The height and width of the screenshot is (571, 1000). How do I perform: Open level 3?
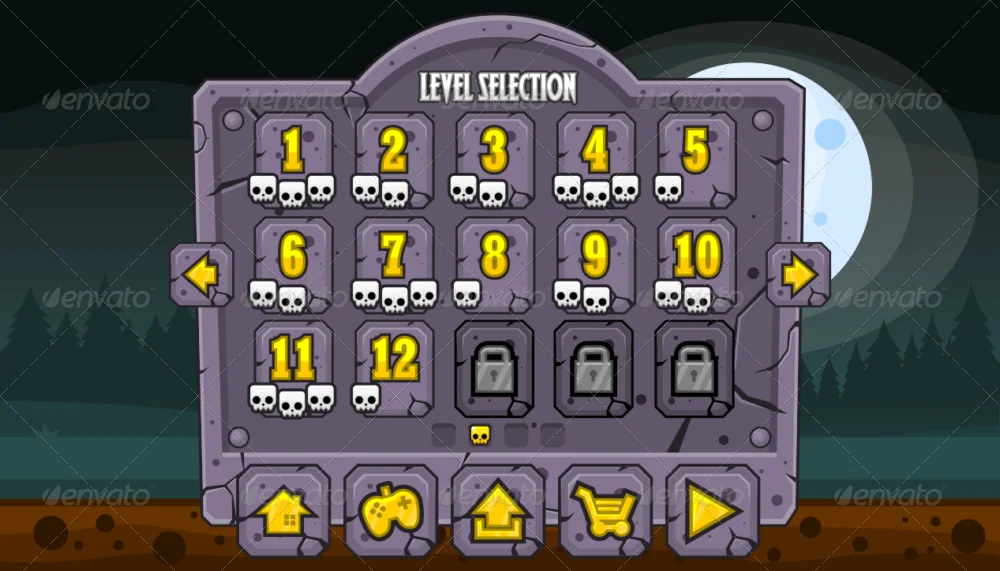(494, 158)
